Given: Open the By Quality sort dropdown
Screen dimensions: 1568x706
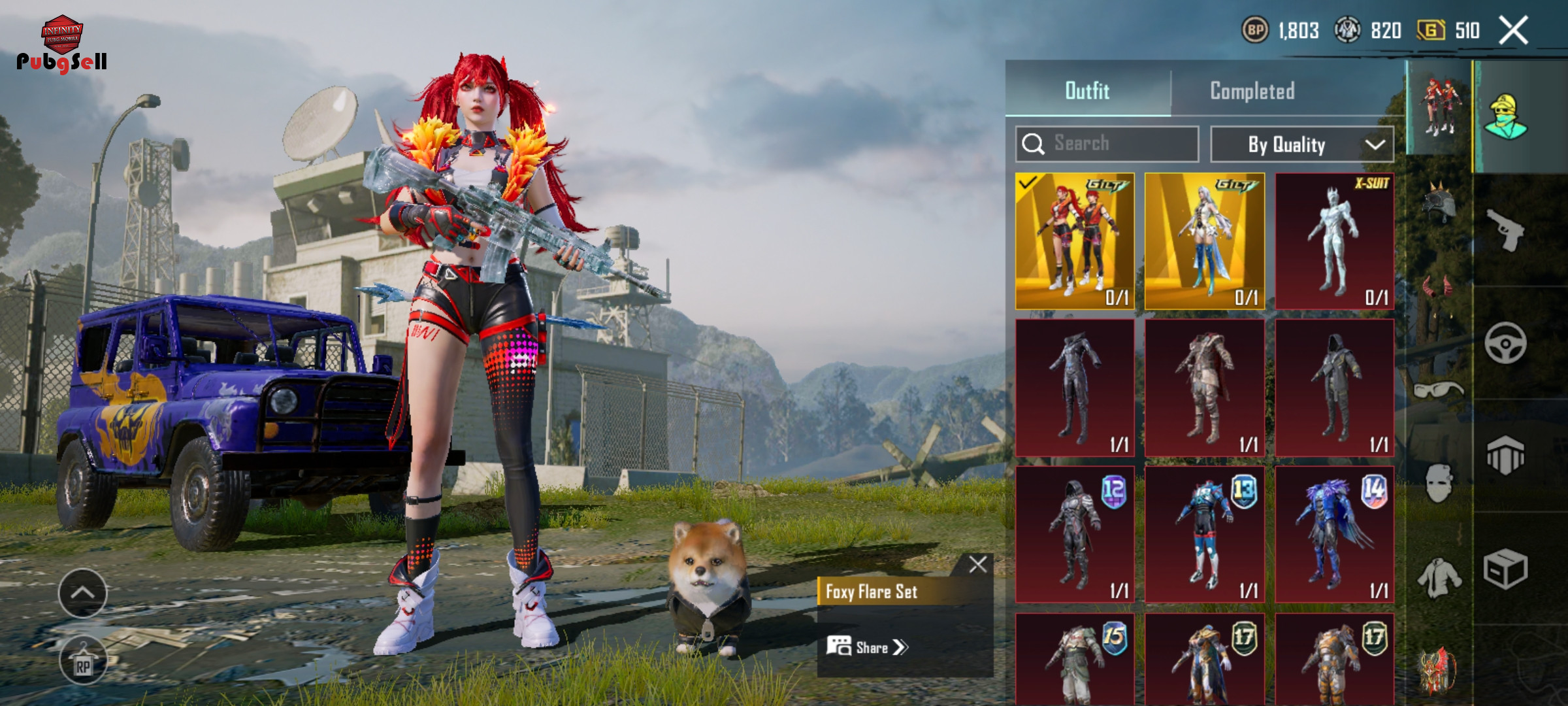Looking at the screenshot, I should [x=1301, y=144].
